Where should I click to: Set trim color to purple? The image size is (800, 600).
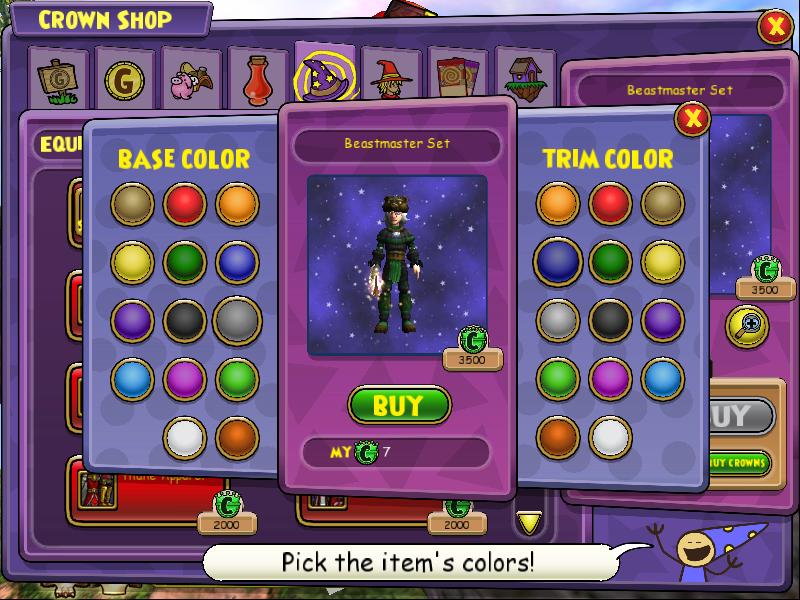pos(662,320)
